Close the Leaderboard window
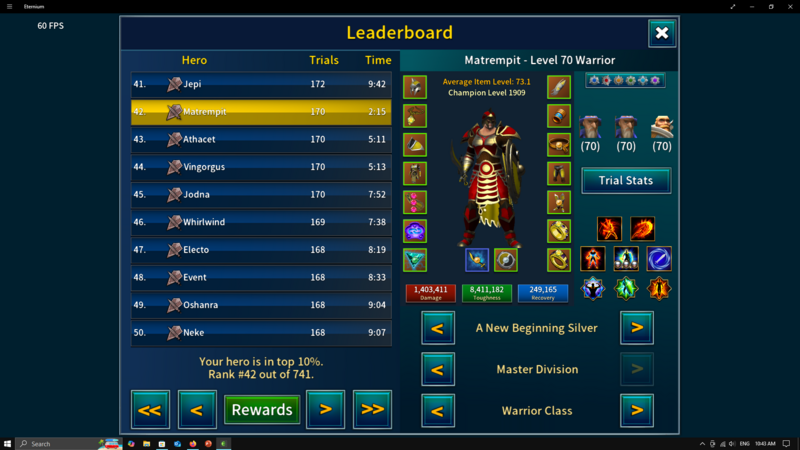Image resolution: width=800 pixels, height=450 pixels. coord(661,33)
